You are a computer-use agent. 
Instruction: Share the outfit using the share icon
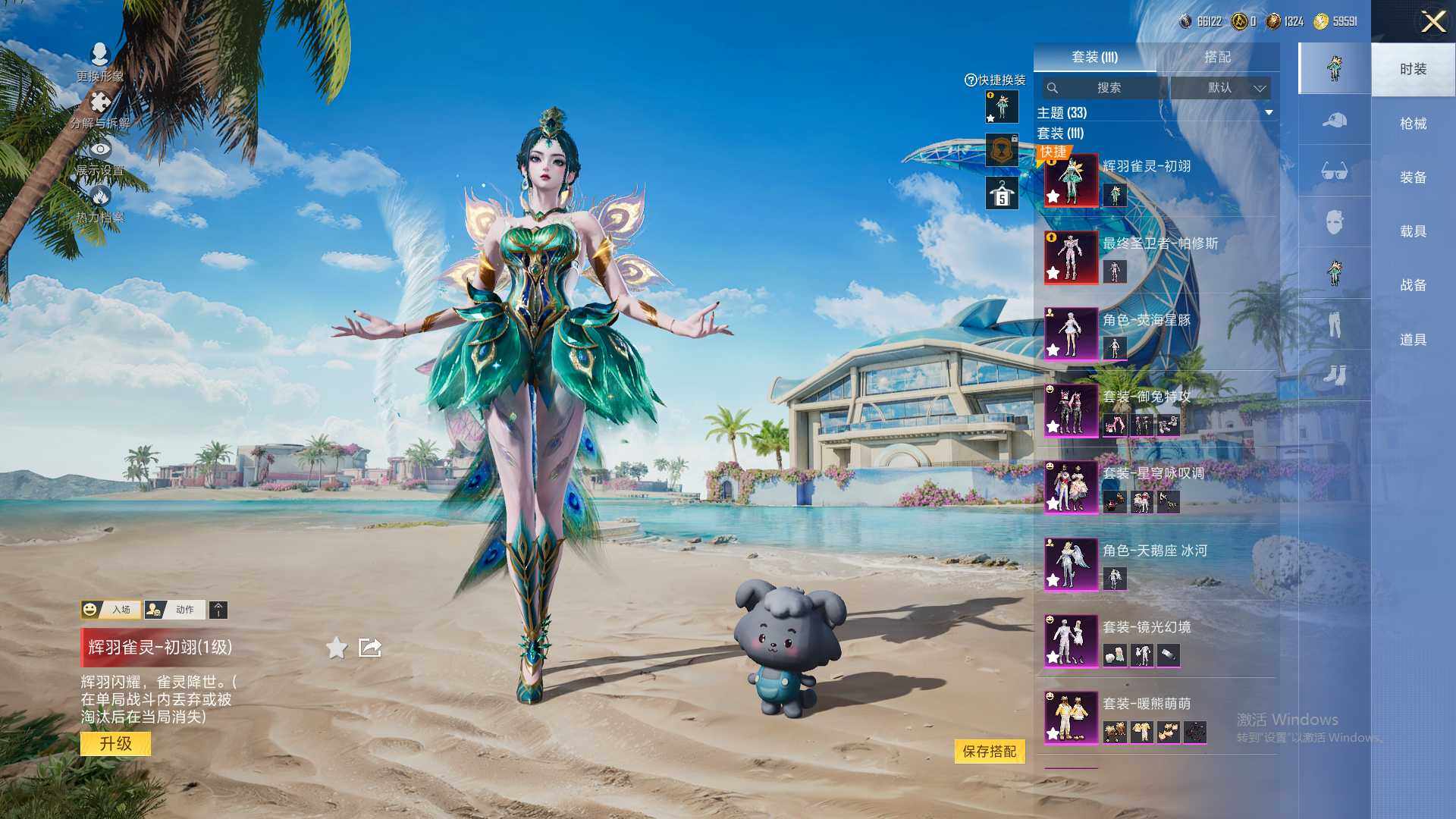point(370,648)
